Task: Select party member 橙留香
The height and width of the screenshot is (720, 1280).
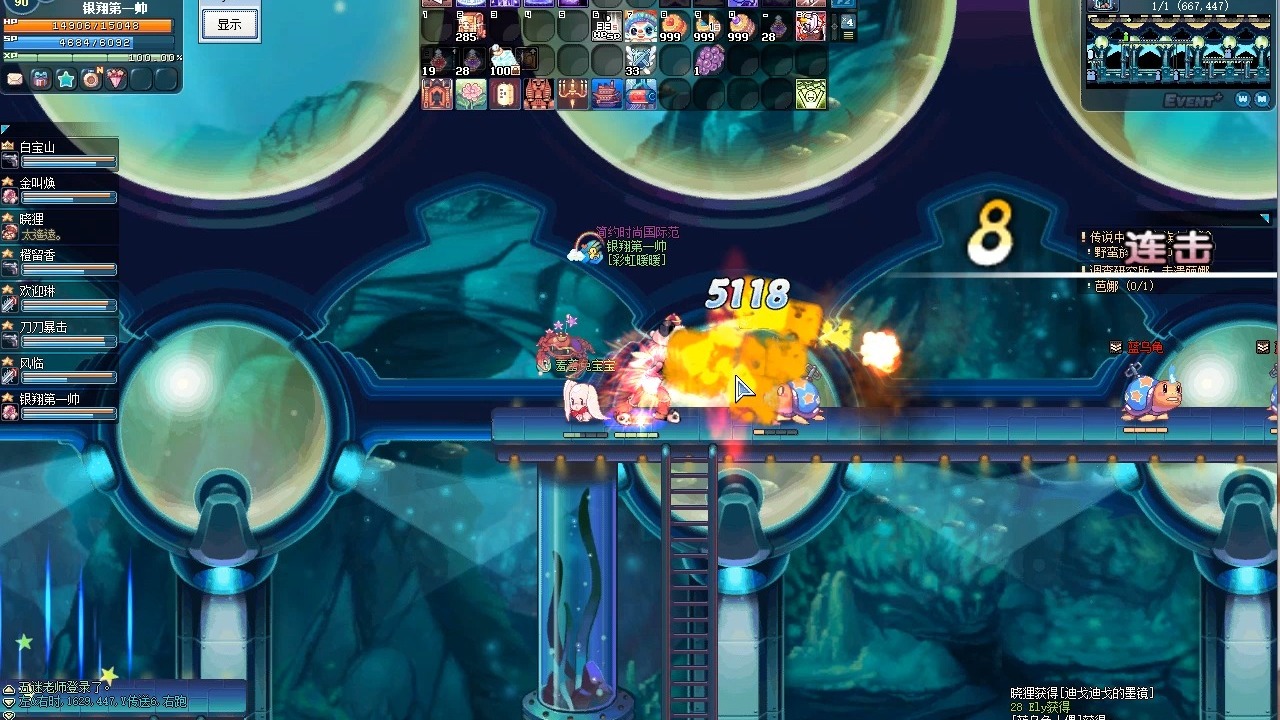Action: (60, 262)
